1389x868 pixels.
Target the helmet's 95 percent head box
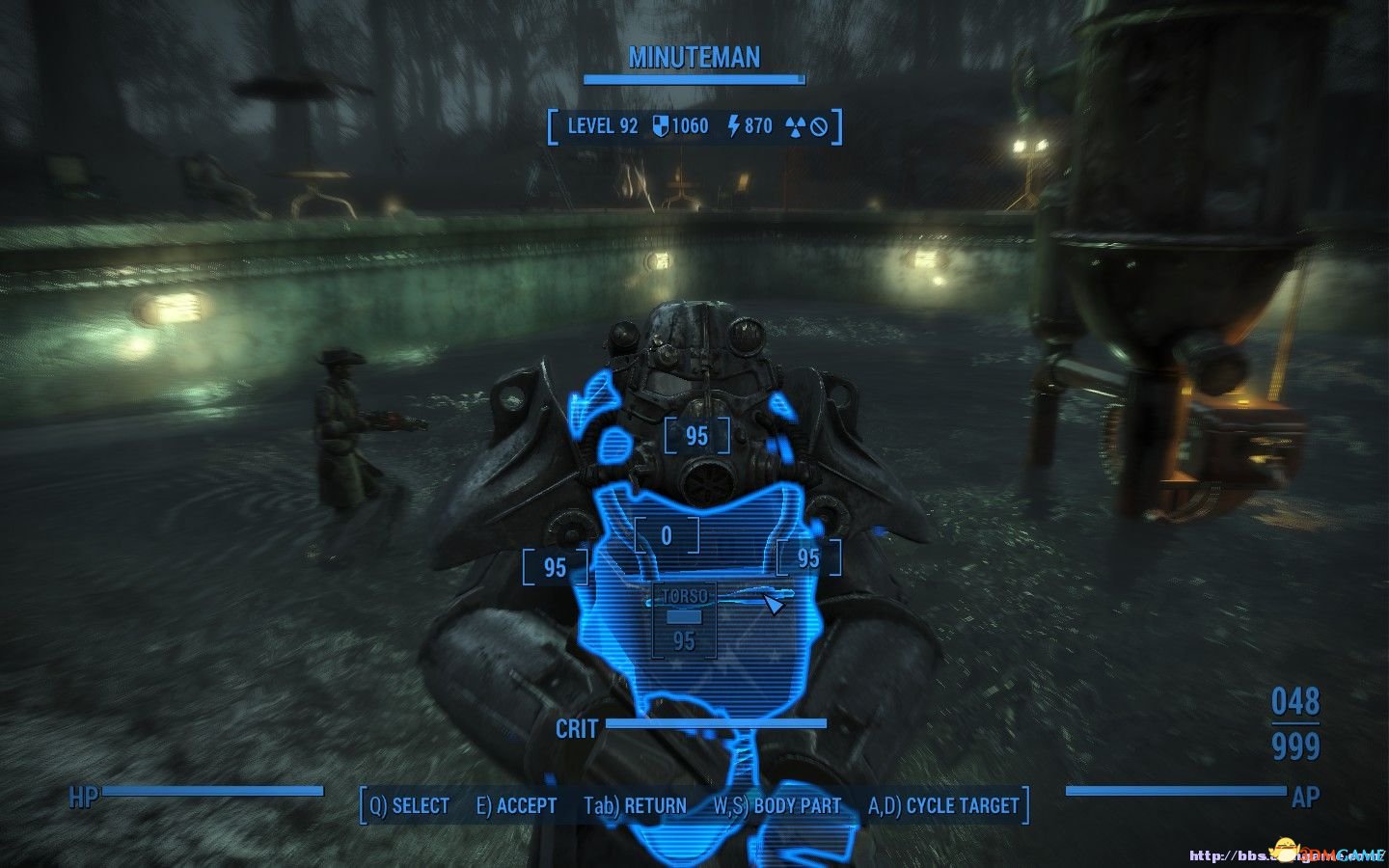coord(696,436)
